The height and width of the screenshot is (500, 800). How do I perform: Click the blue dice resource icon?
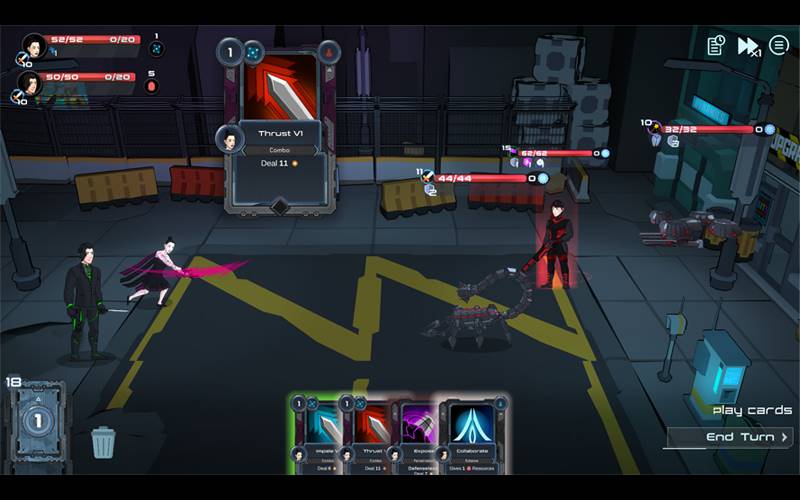[x=157, y=49]
